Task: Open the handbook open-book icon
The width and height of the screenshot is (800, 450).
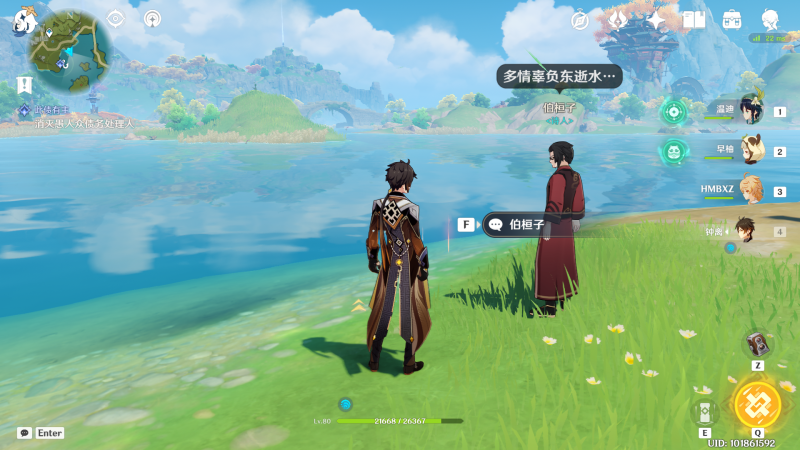Action: click(694, 20)
